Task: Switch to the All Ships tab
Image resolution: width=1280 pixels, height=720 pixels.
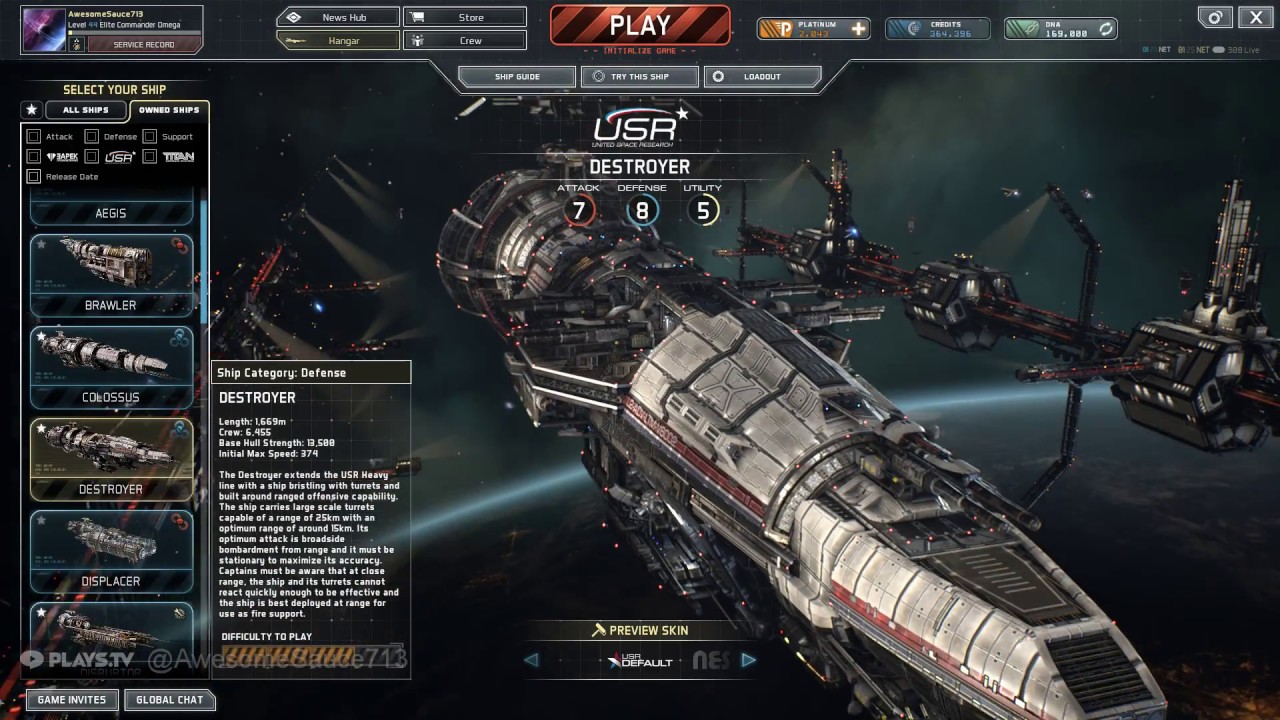Action: 86,110
